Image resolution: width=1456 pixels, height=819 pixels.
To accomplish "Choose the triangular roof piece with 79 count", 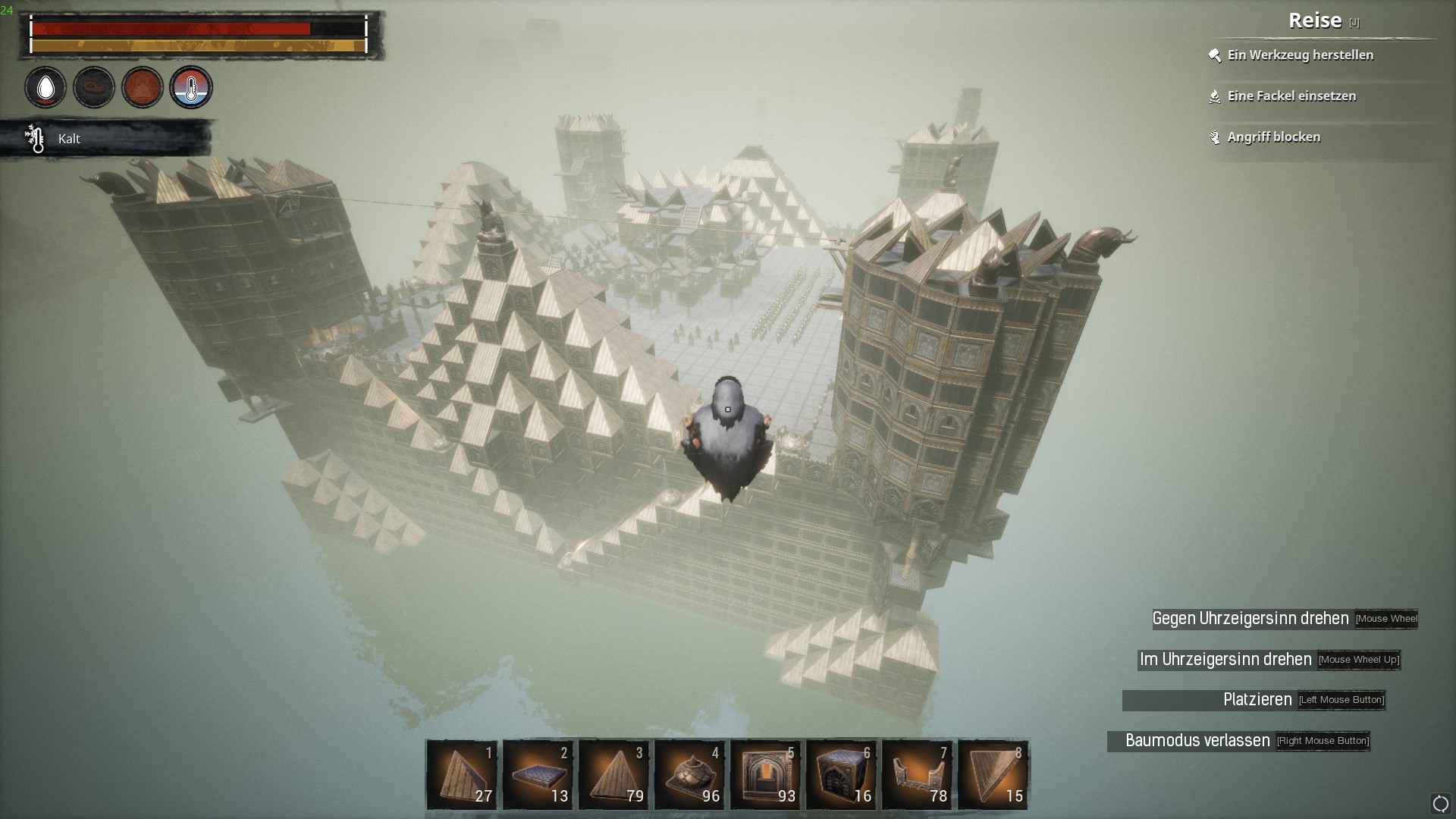I will (613, 774).
